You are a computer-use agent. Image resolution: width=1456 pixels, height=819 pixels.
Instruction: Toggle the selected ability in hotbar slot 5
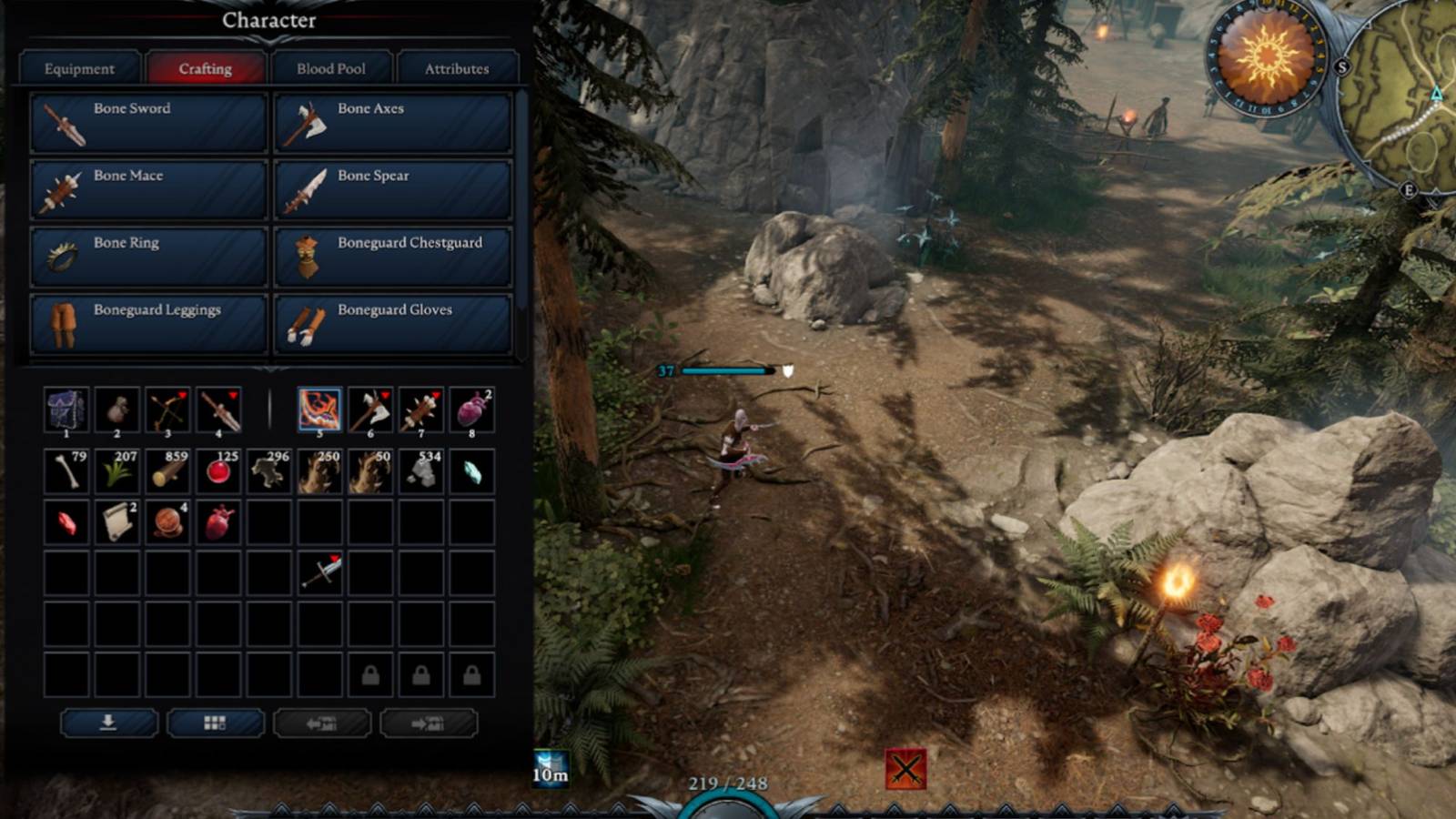[x=318, y=410]
